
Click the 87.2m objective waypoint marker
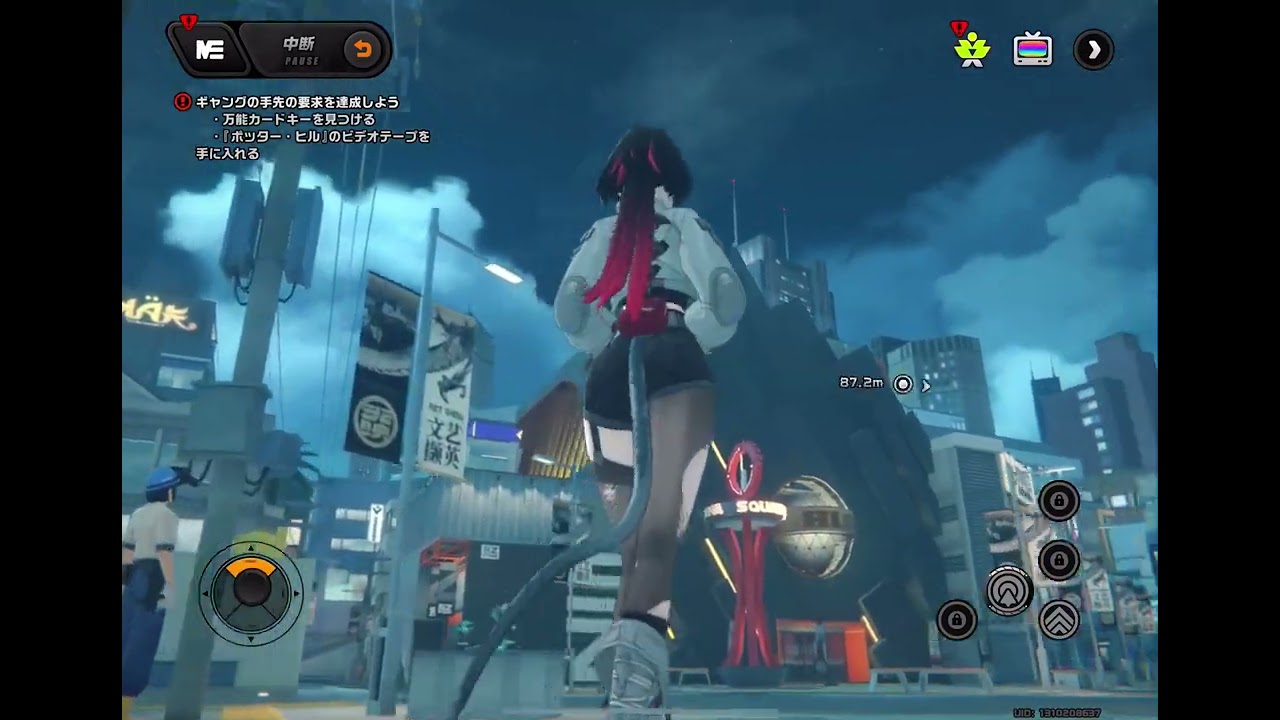click(x=903, y=384)
